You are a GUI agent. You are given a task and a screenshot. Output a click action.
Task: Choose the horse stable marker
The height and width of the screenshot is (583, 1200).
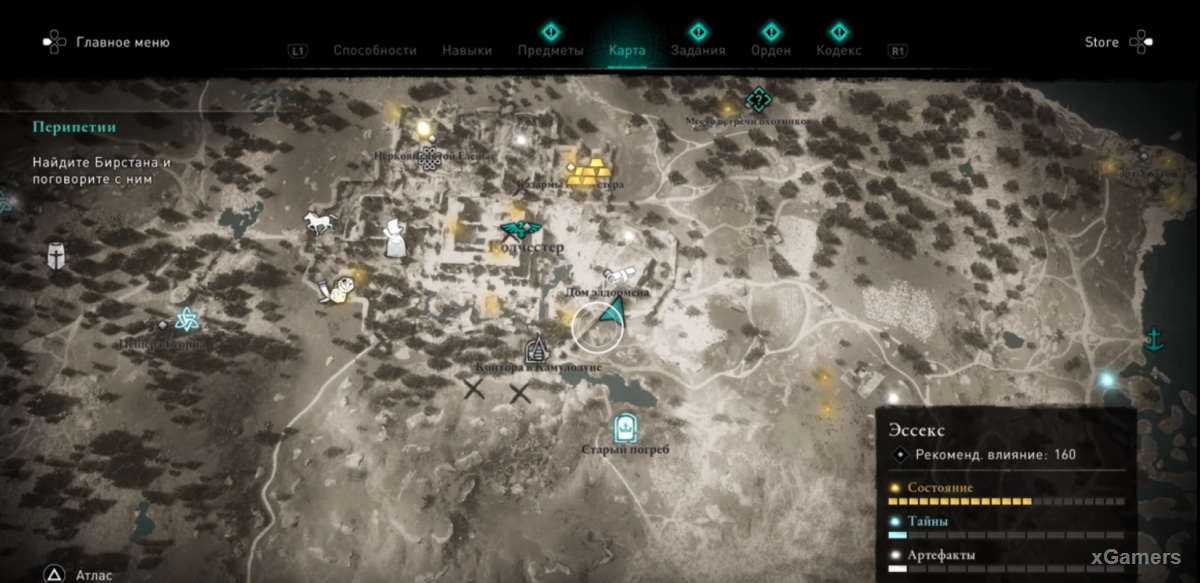point(320,222)
